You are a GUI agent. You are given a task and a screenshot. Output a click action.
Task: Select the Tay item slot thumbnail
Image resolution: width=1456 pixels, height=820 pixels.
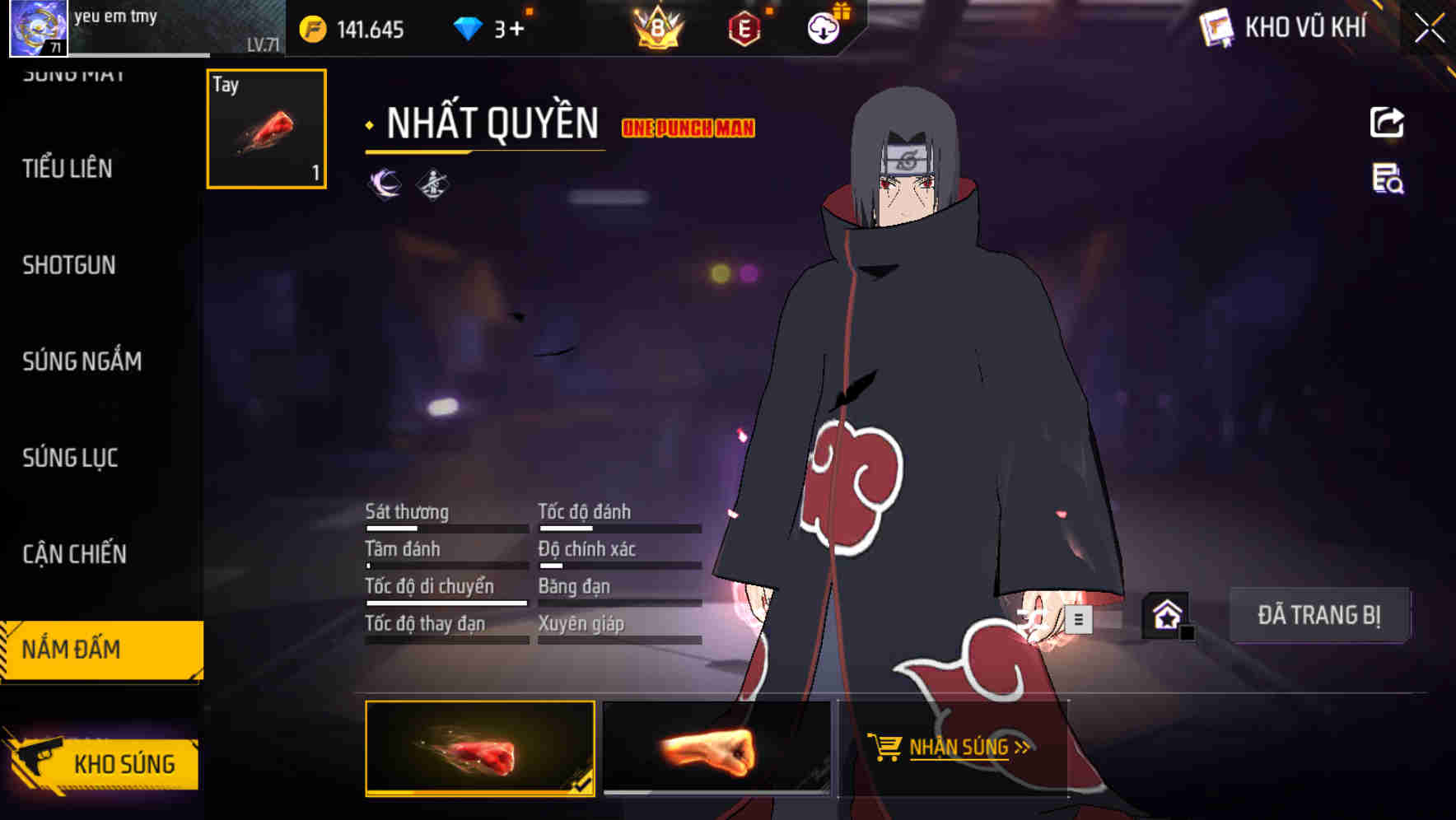pyautogui.click(x=265, y=129)
